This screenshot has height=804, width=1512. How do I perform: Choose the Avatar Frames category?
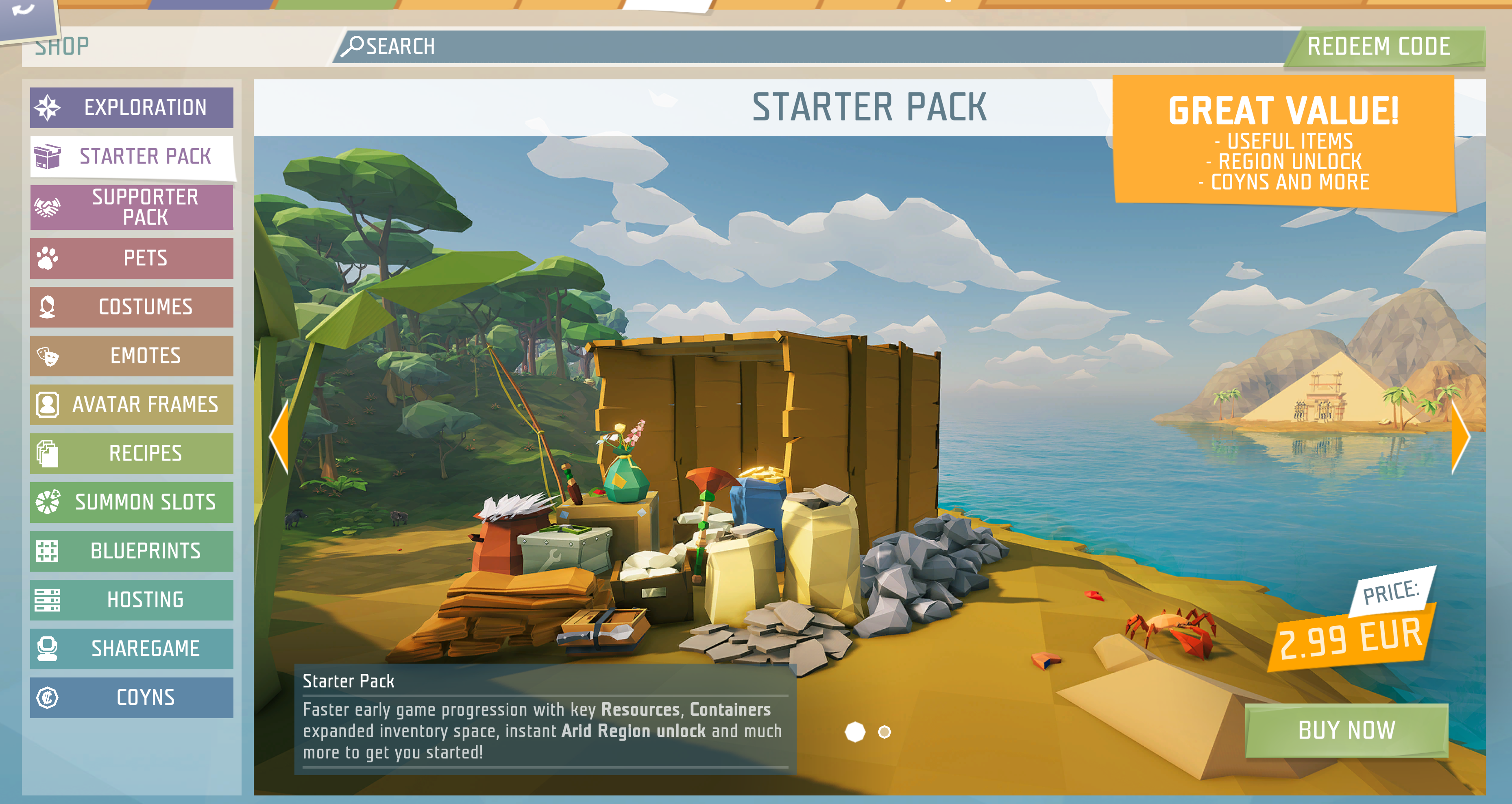click(131, 404)
